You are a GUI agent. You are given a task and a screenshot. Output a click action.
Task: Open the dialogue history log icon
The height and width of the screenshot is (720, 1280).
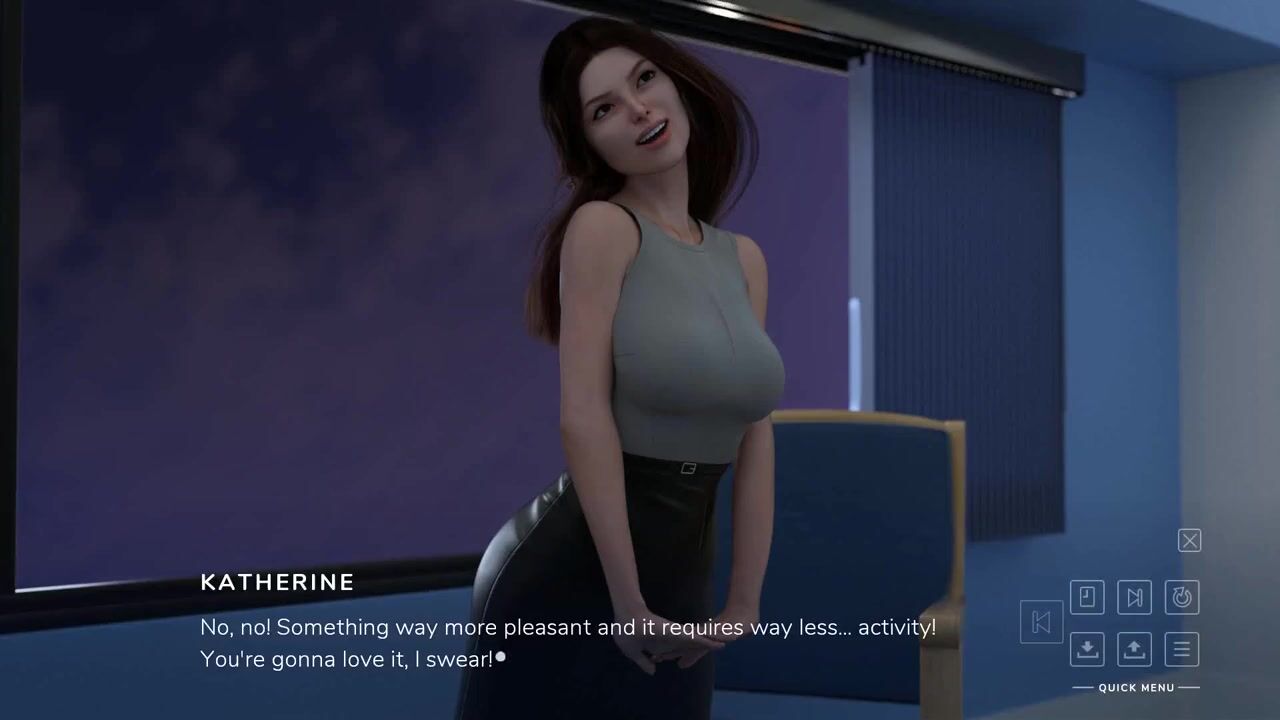[x=1087, y=597]
